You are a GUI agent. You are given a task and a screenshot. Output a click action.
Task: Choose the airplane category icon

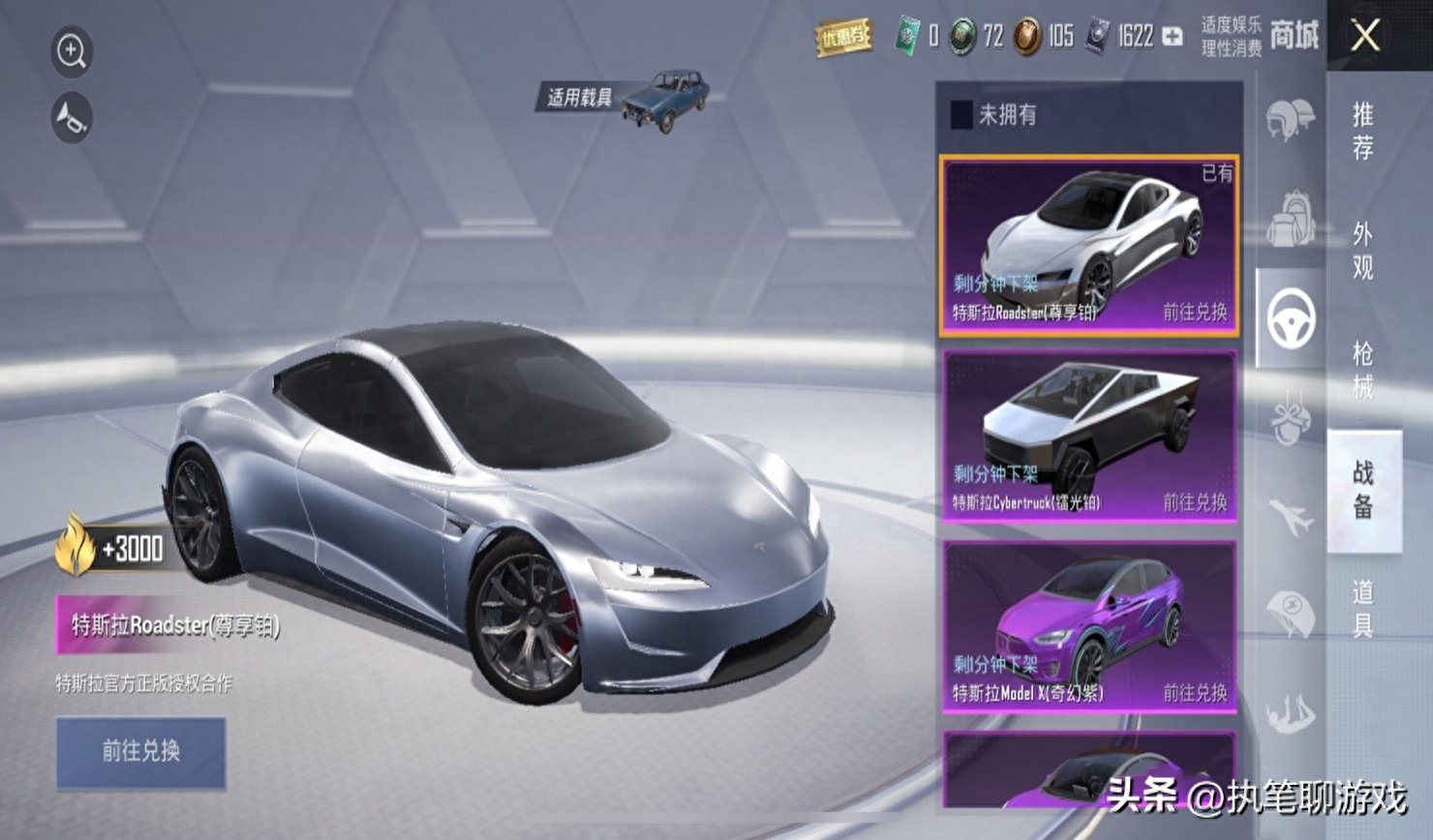coord(1291,517)
